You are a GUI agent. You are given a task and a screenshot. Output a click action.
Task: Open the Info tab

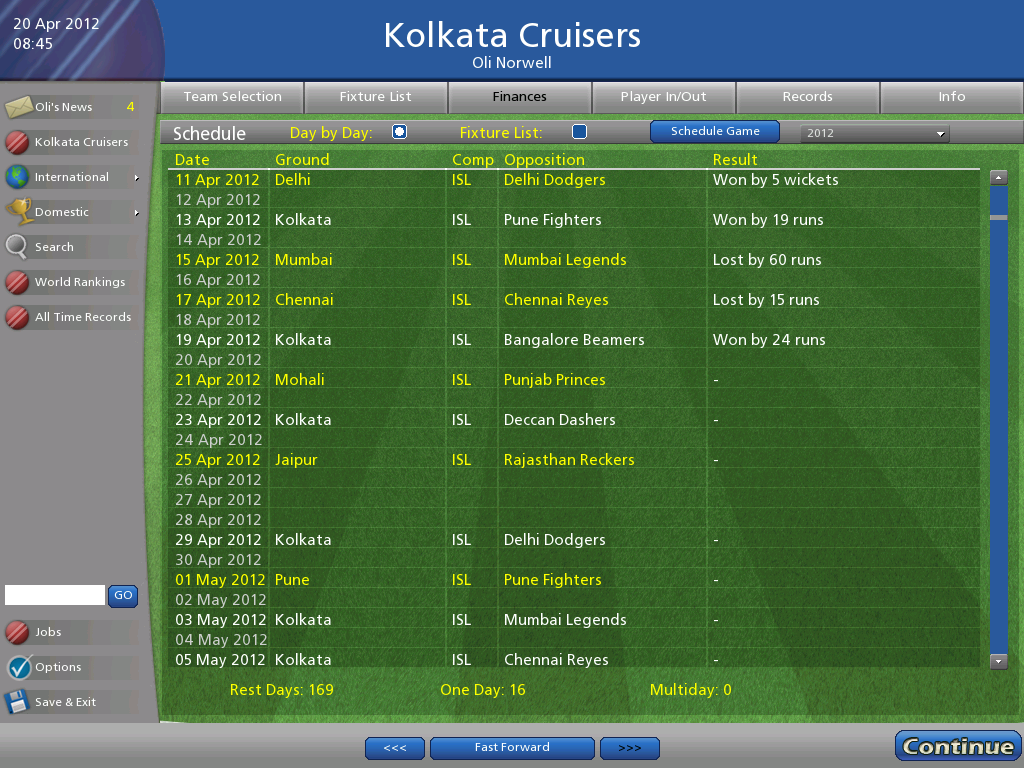952,97
